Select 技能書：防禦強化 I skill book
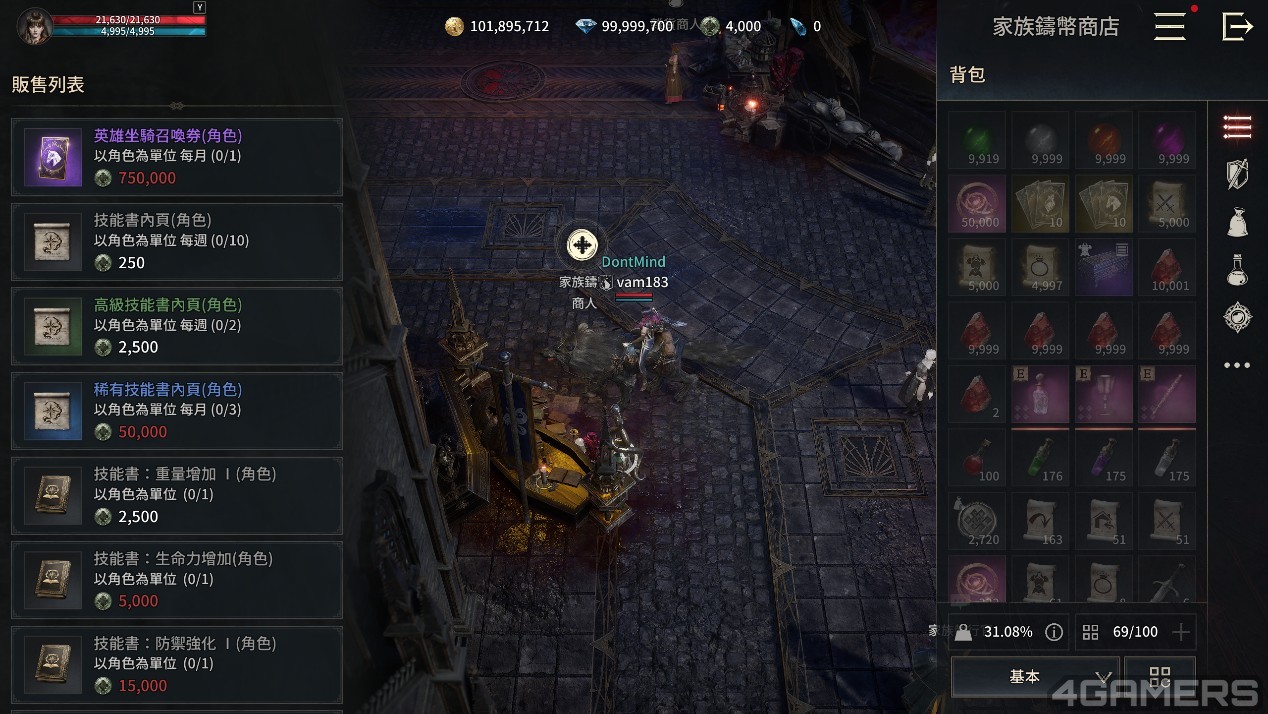1268x714 pixels. point(177,665)
